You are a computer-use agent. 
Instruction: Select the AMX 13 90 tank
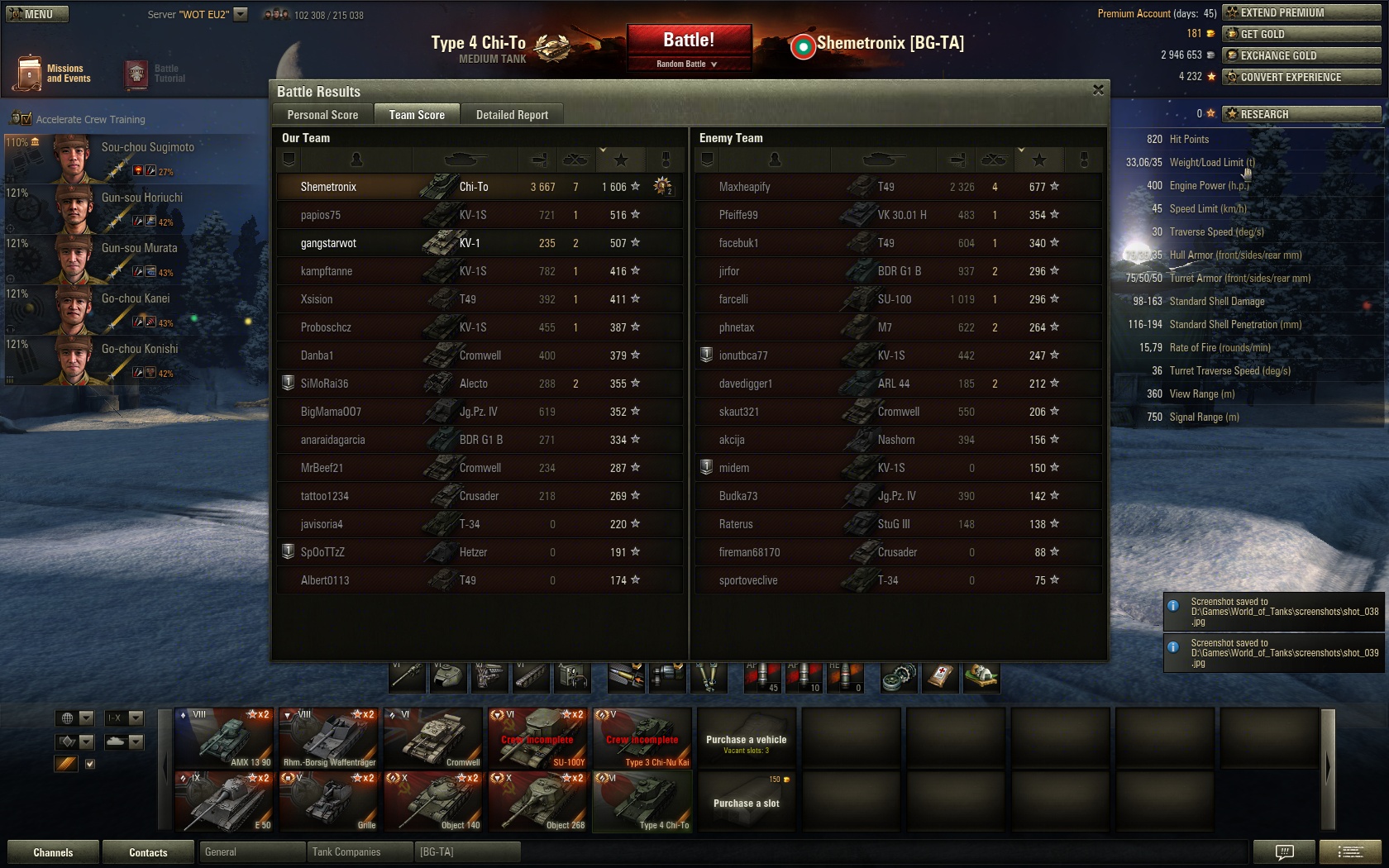click(x=224, y=737)
